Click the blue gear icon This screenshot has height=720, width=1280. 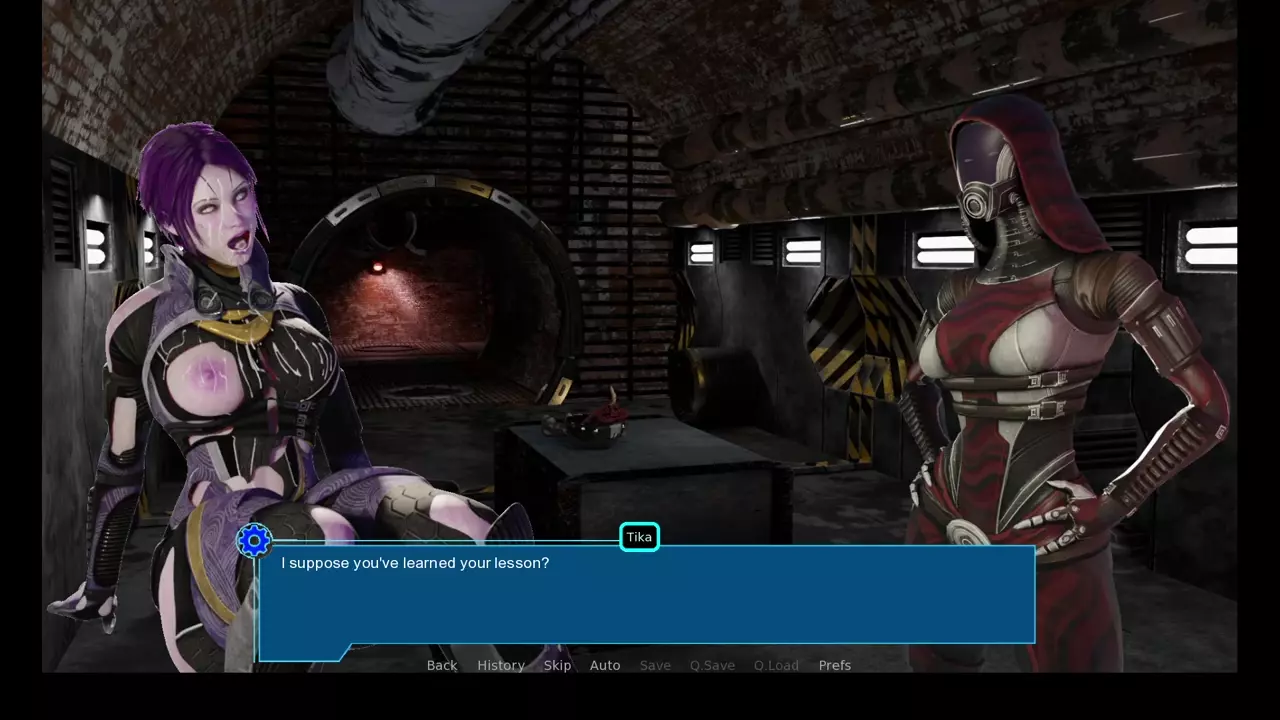254,541
